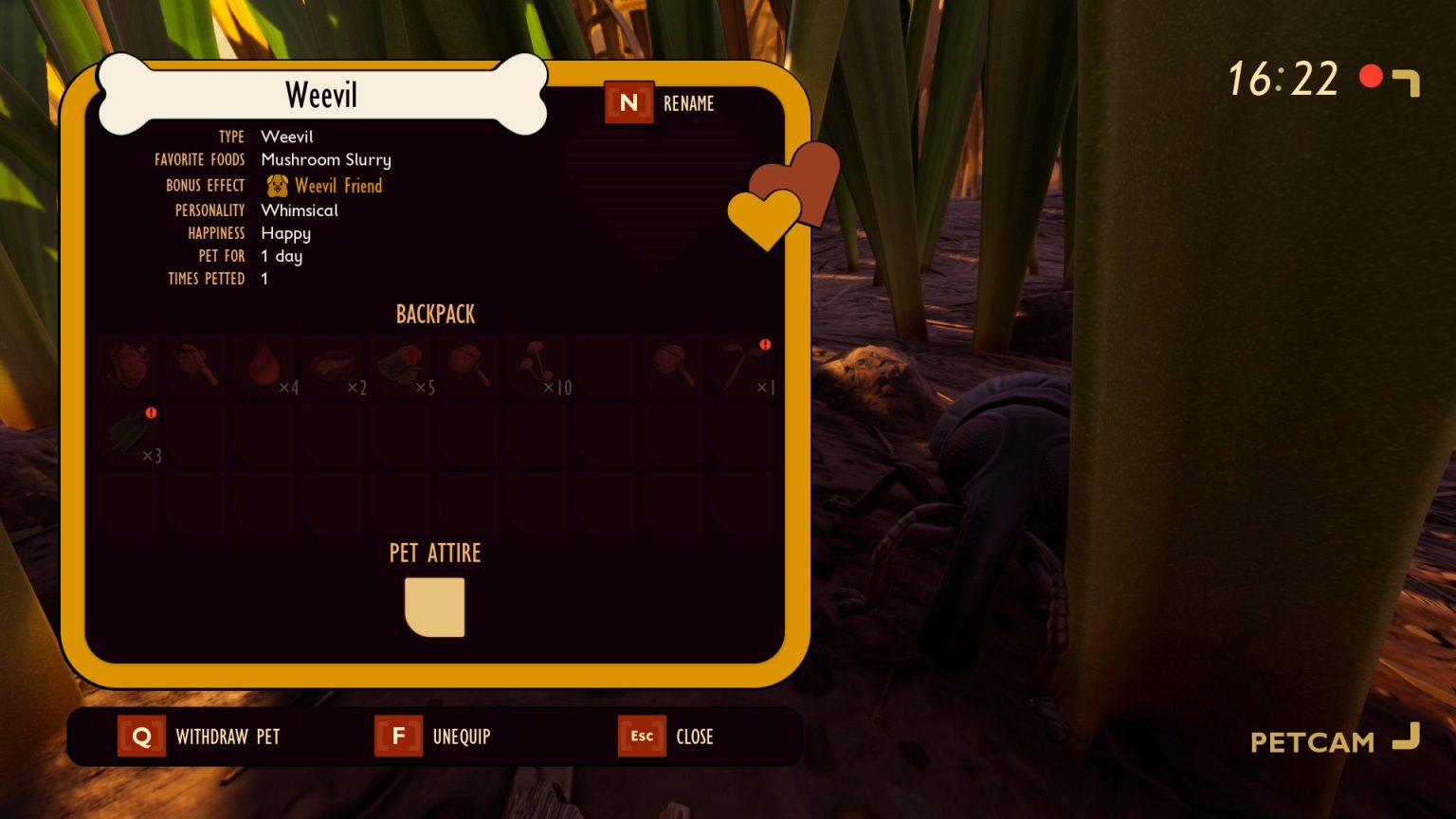Click the grass plank stack of three
Screen dimensions: 1456x819
tap(130, 433)
